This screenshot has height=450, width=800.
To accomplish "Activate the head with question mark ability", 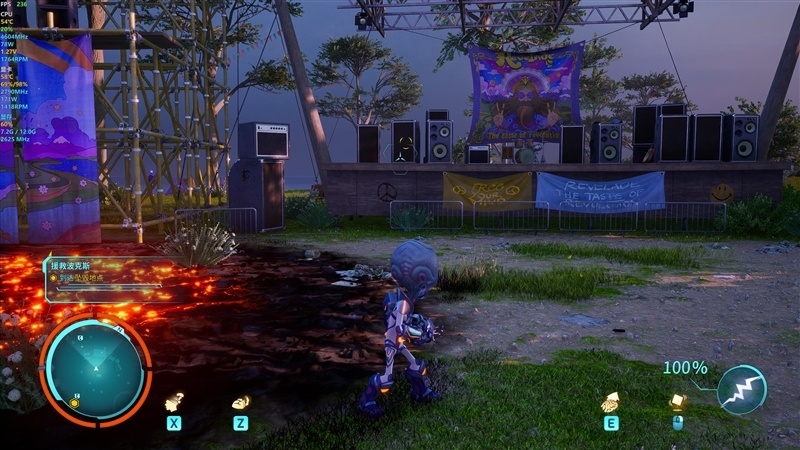I will click(174, 402).
